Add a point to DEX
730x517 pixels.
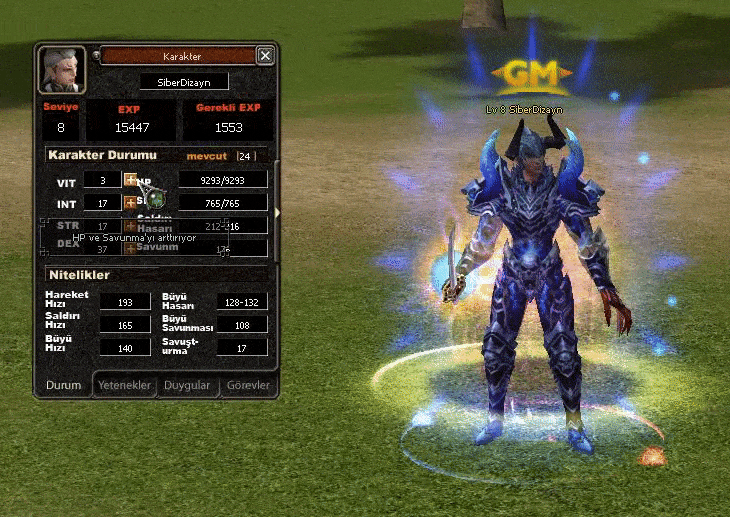130,246
